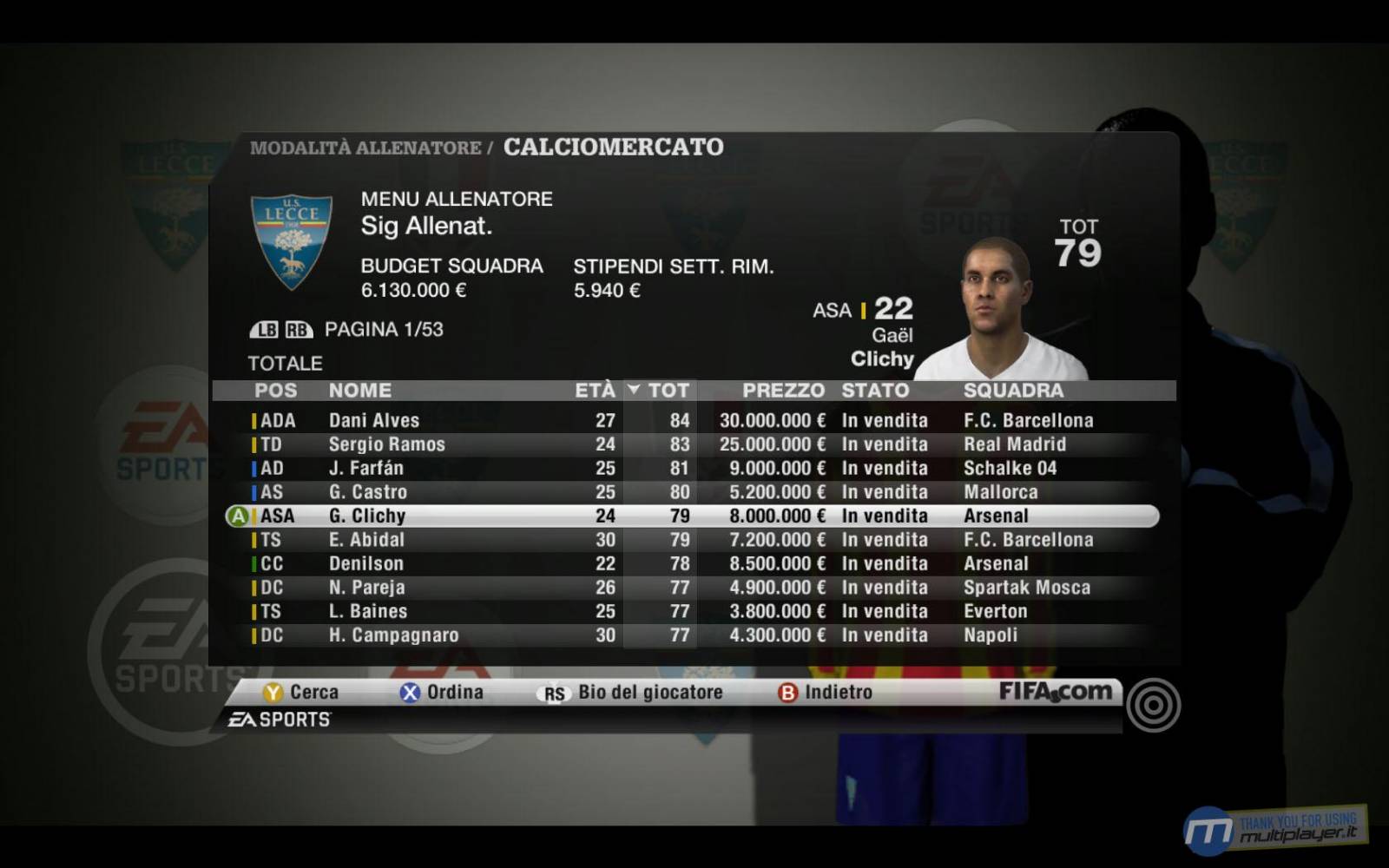1389x868 pixels.
Task: Open Bio del giocatore
Action: (631, 693)
